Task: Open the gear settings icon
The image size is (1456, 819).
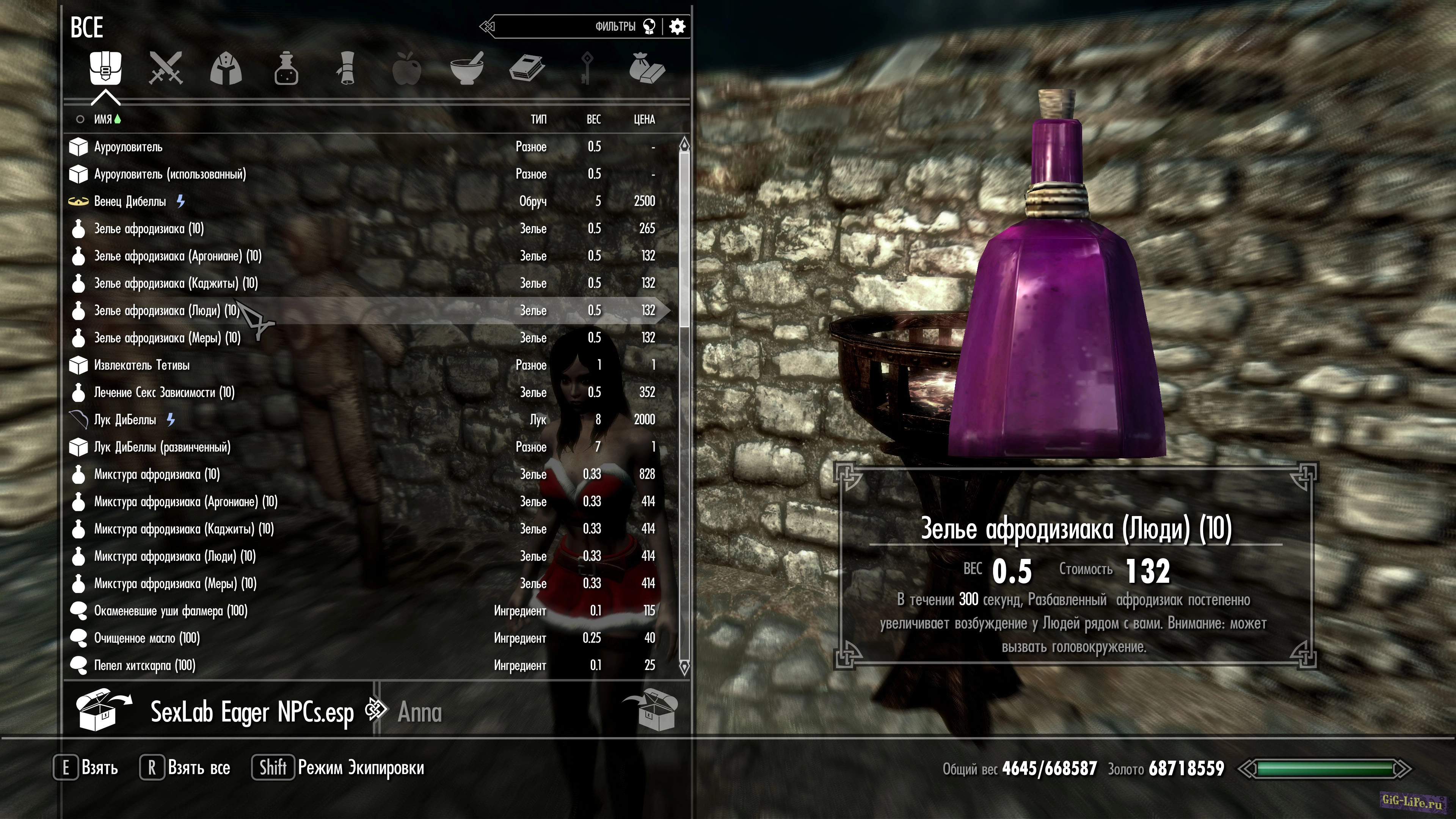Action: coord(677,27)
